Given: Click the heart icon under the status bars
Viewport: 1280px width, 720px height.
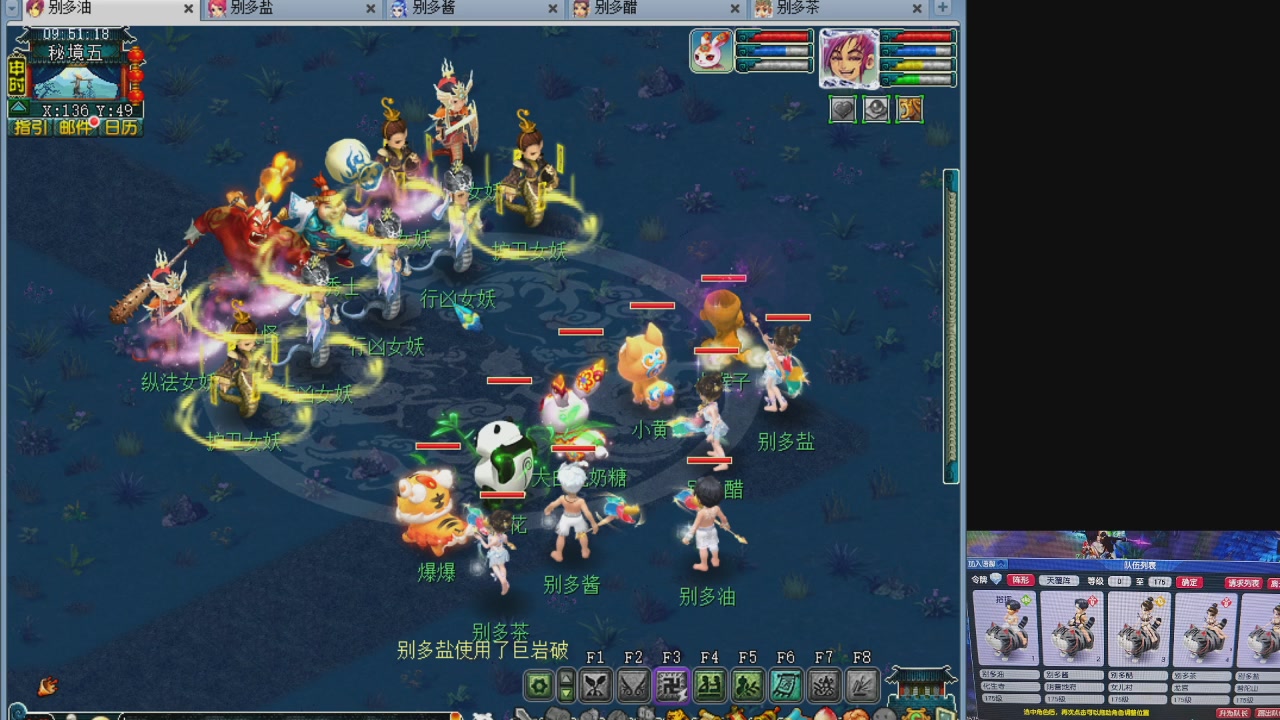Looking at the screenshot, I should click(x=845, y=108).
